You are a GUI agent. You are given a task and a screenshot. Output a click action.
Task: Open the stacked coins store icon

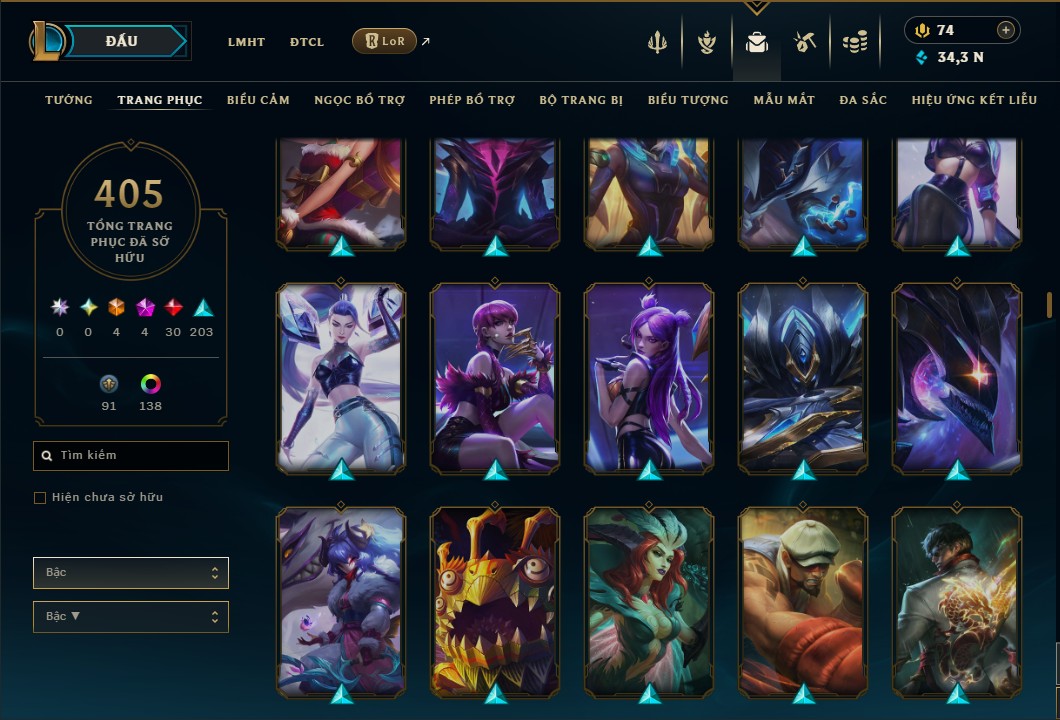coord(854,42)
